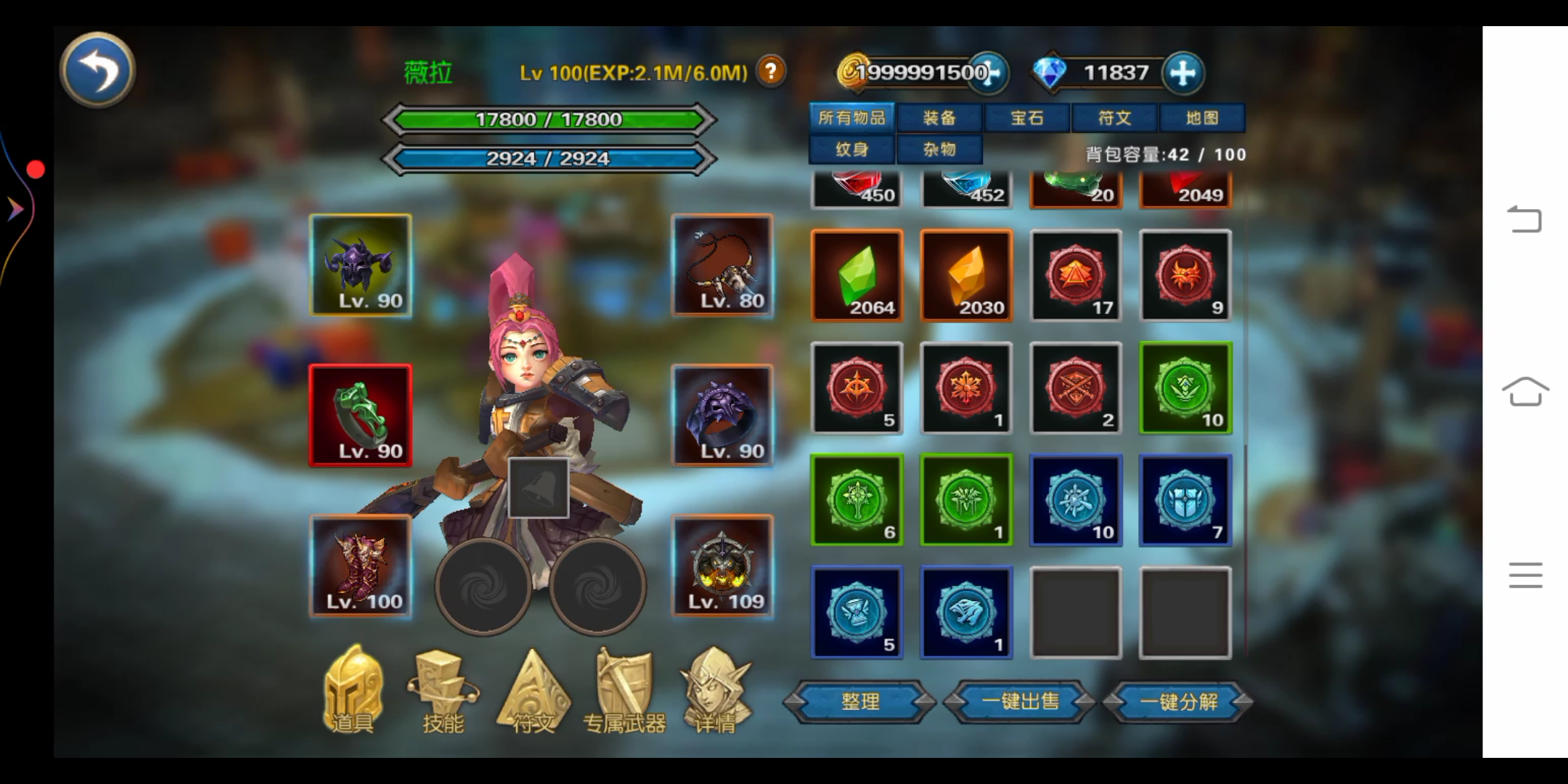This screenshot has width=1568, height=784.
Task: Add more diamonds with the plus button
Action: (1183, 73)
